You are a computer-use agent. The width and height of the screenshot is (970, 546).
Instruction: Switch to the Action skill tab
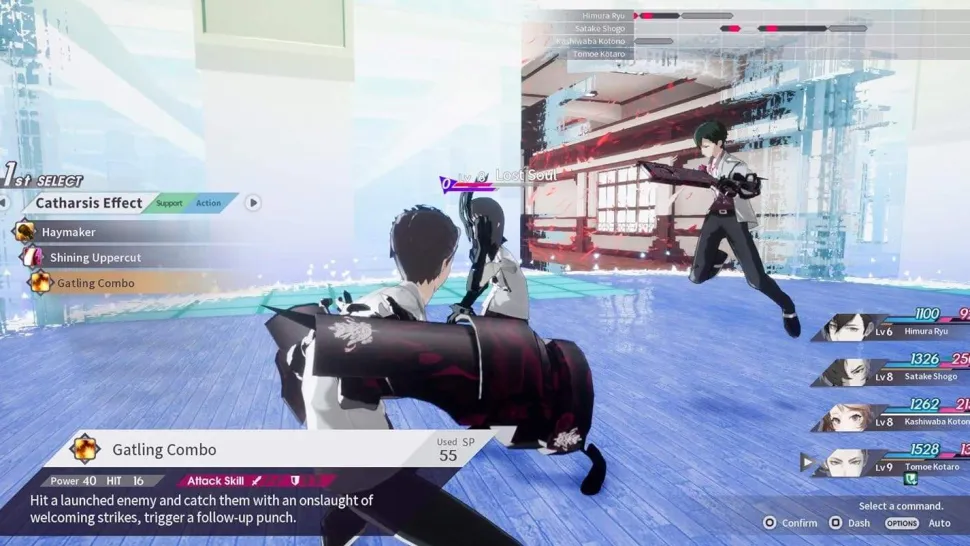[x=208, y=203]
